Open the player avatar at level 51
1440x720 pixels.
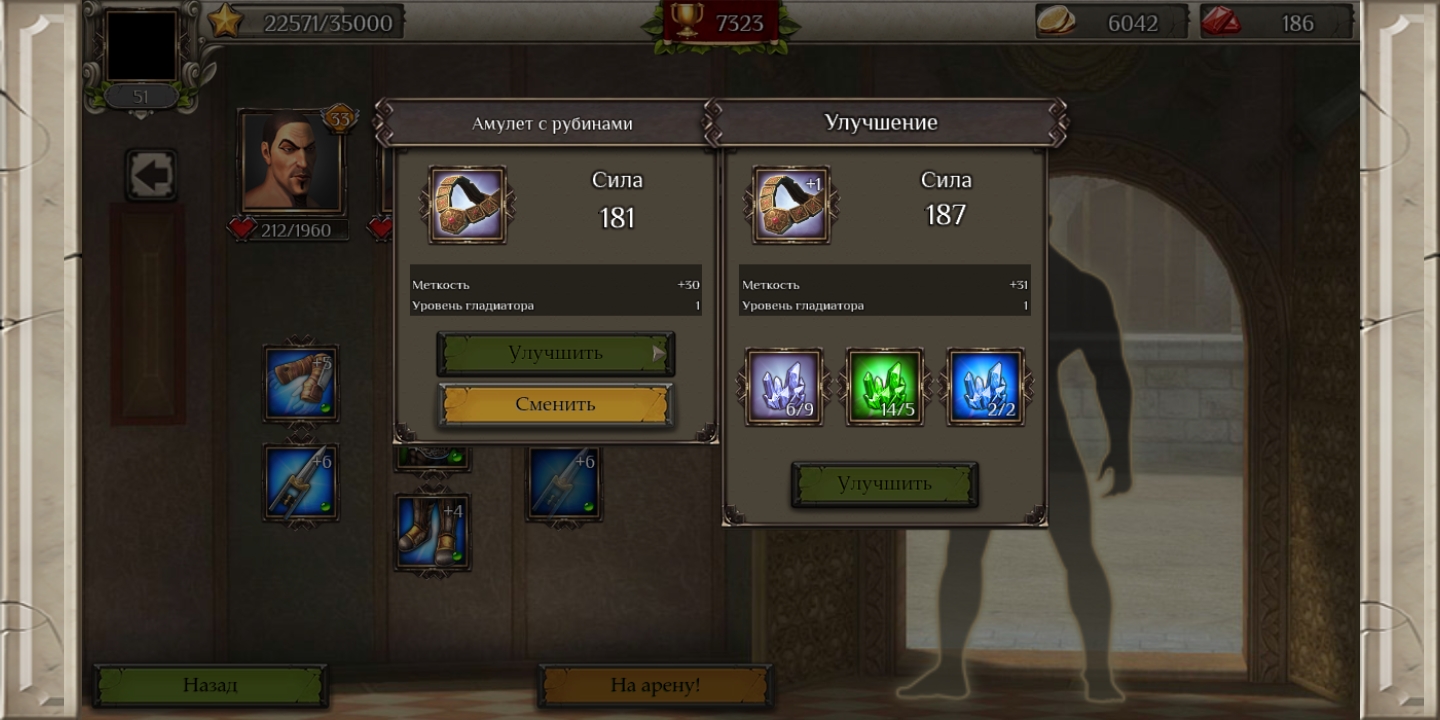141,46
